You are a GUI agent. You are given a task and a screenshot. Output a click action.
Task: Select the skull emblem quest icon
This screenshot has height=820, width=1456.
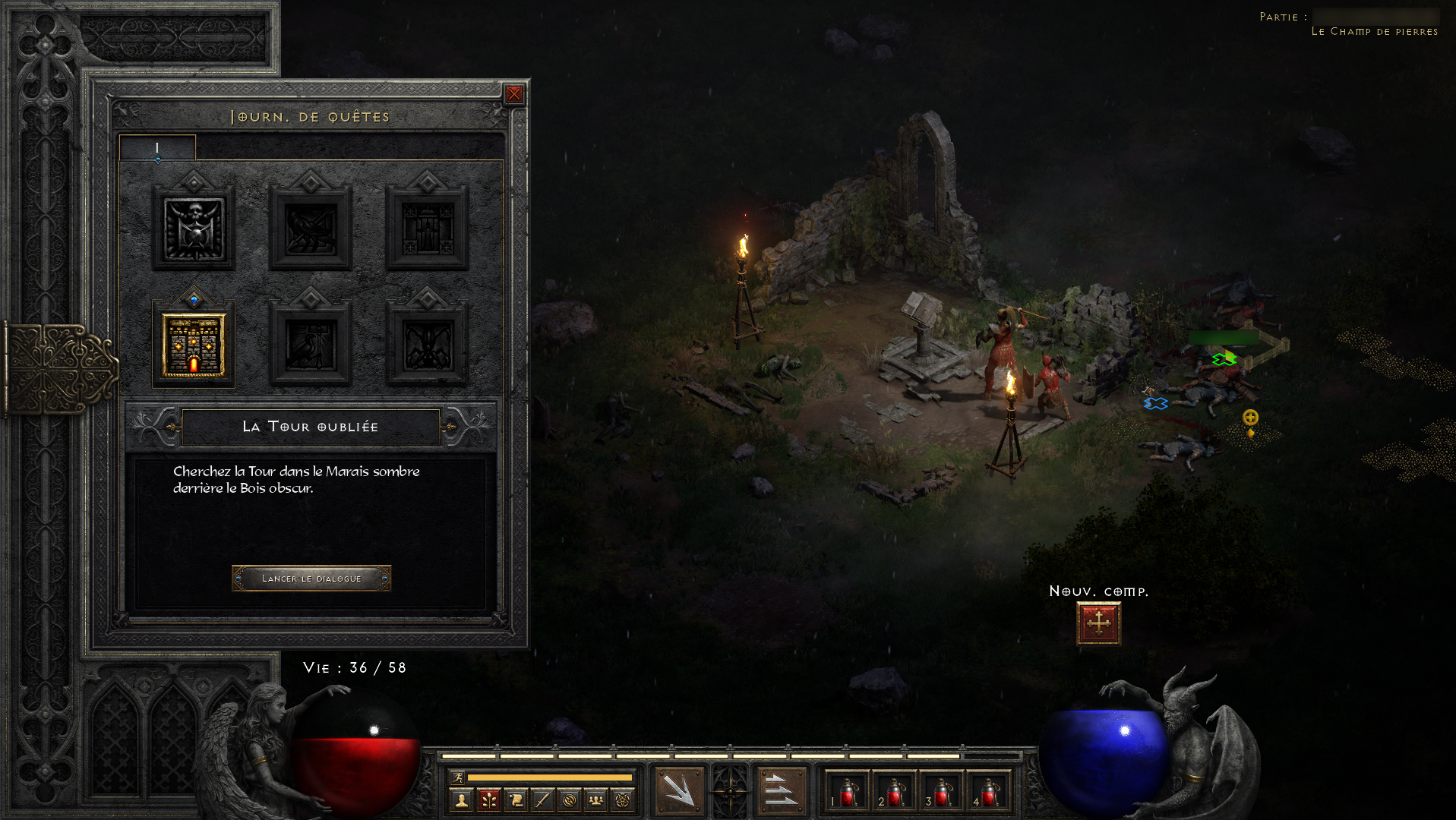[x=194, y=229]
